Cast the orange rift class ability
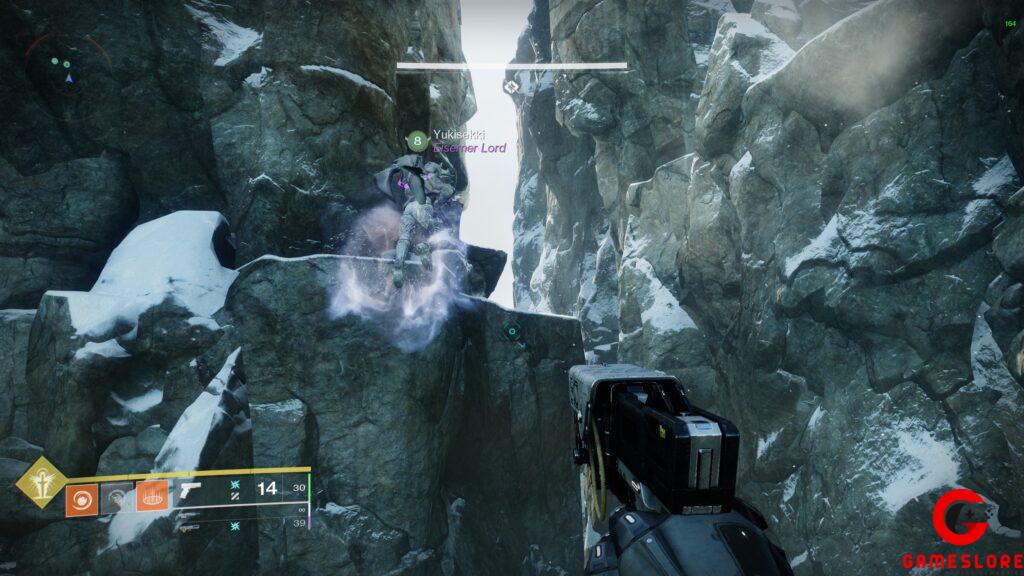This screenshot has height=576, width=1024. tap(152, 498)
